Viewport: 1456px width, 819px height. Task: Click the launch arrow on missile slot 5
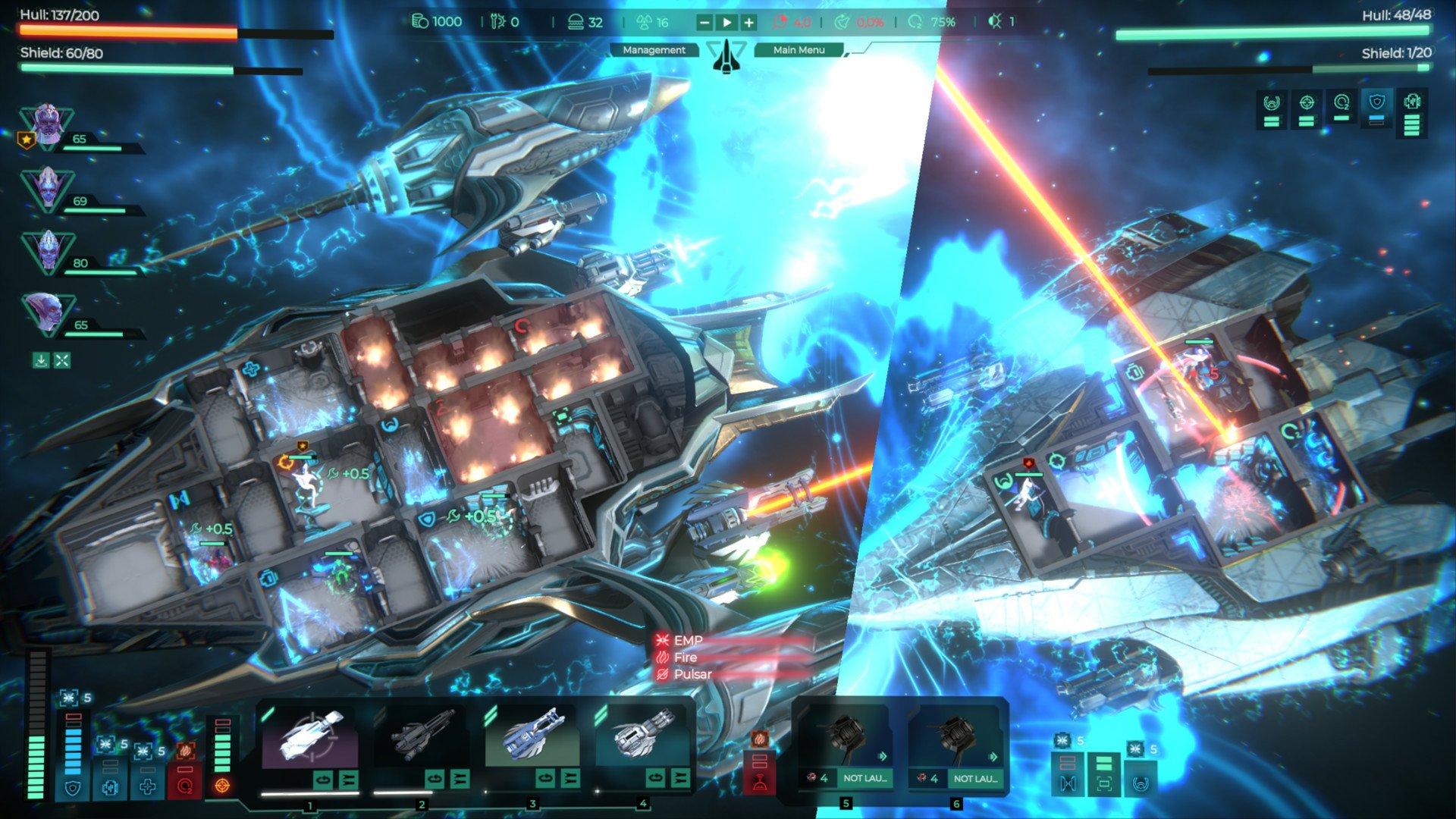point(883,755)
